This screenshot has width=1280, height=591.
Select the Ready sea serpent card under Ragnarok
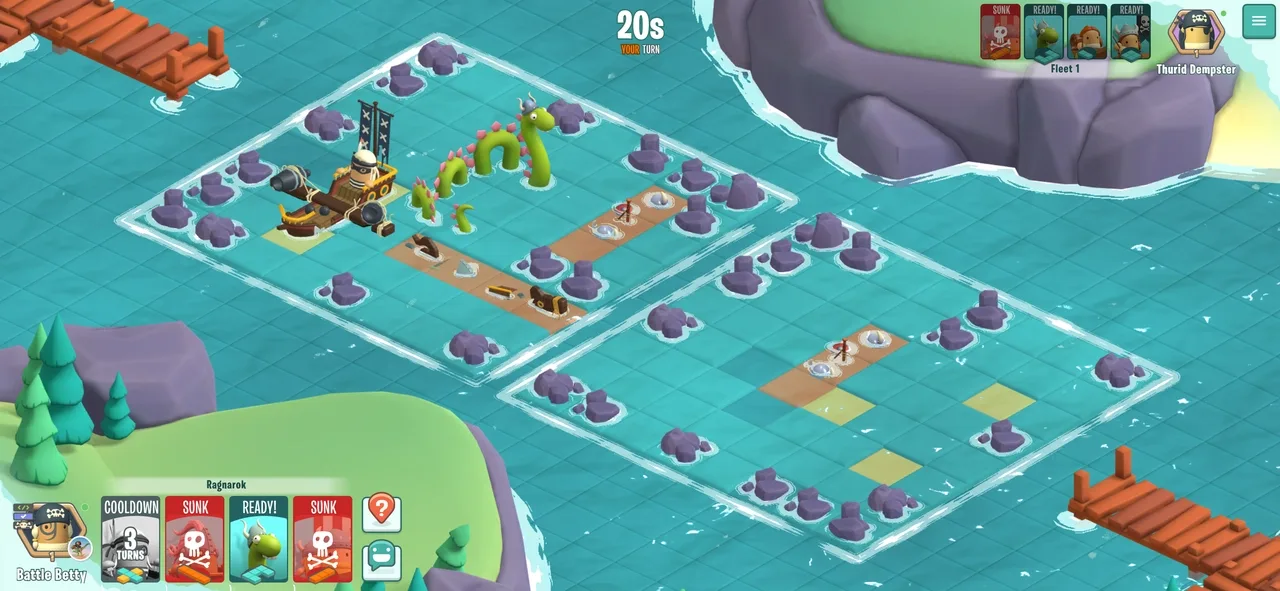point(258,539)
